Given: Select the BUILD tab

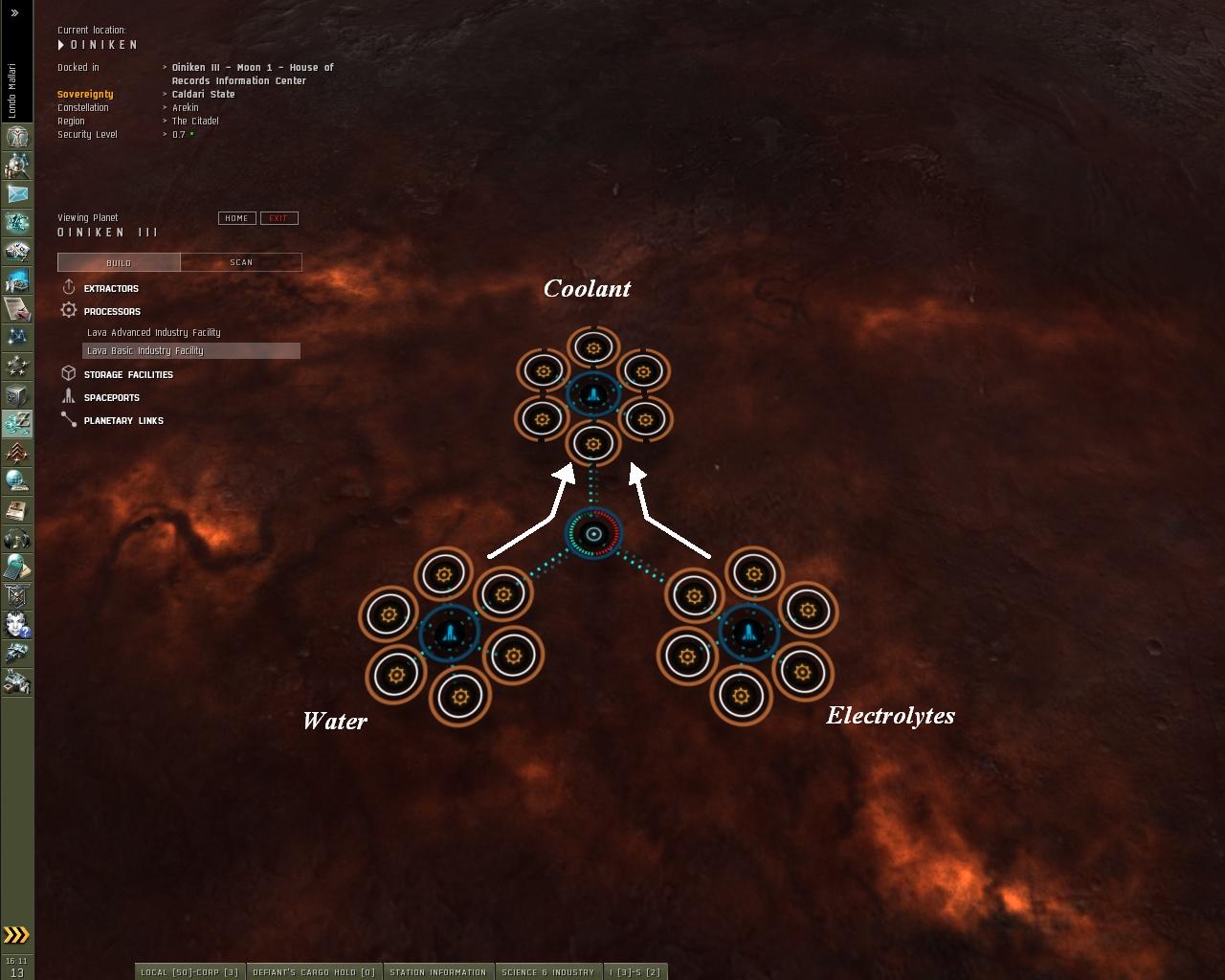Looking at the screenshot, I should (x=119, y=262).
